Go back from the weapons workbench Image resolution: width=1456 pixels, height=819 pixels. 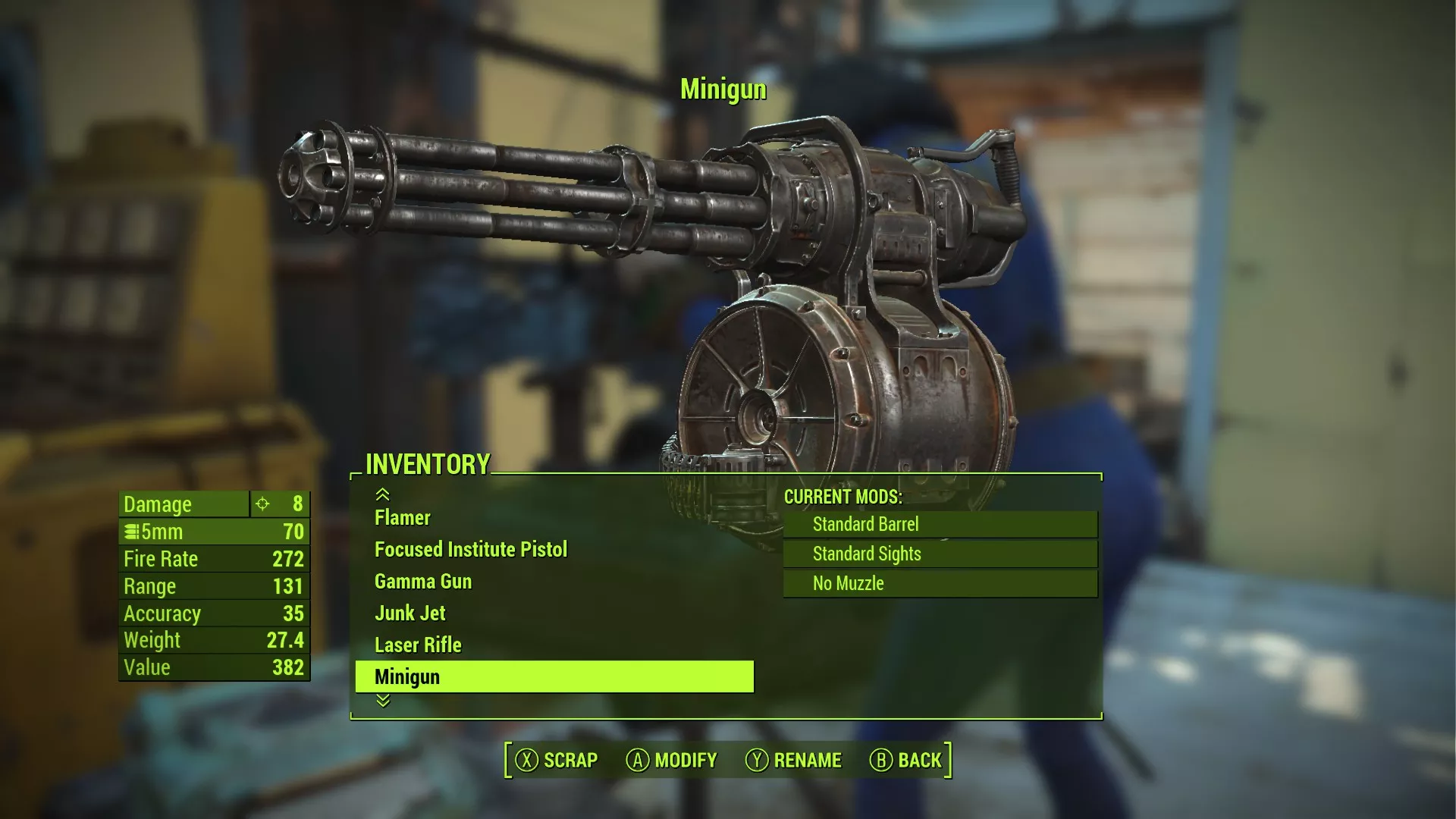pos(906,760)
